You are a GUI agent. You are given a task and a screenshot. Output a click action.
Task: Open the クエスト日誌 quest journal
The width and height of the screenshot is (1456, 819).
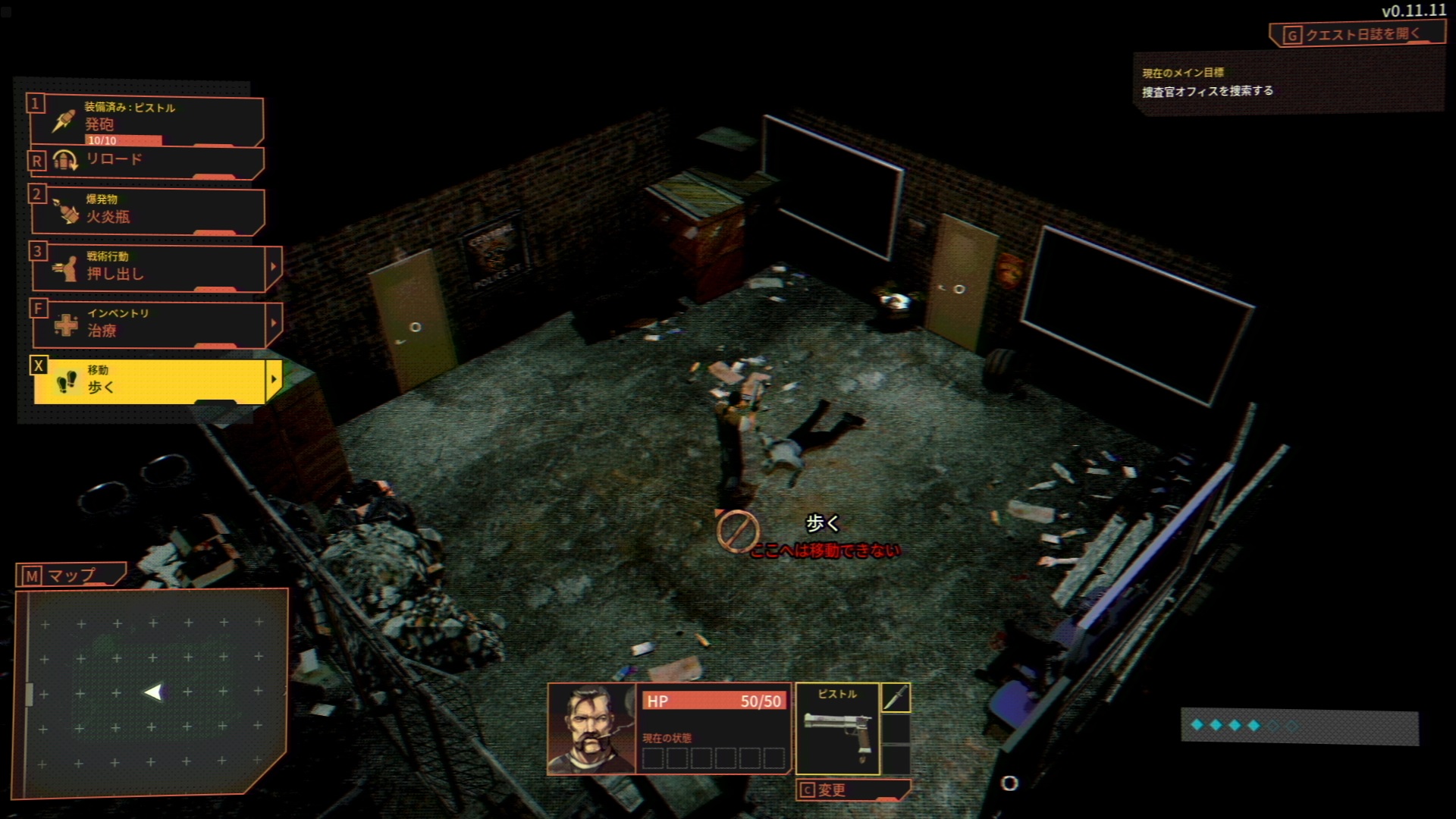pos(1354,34)
